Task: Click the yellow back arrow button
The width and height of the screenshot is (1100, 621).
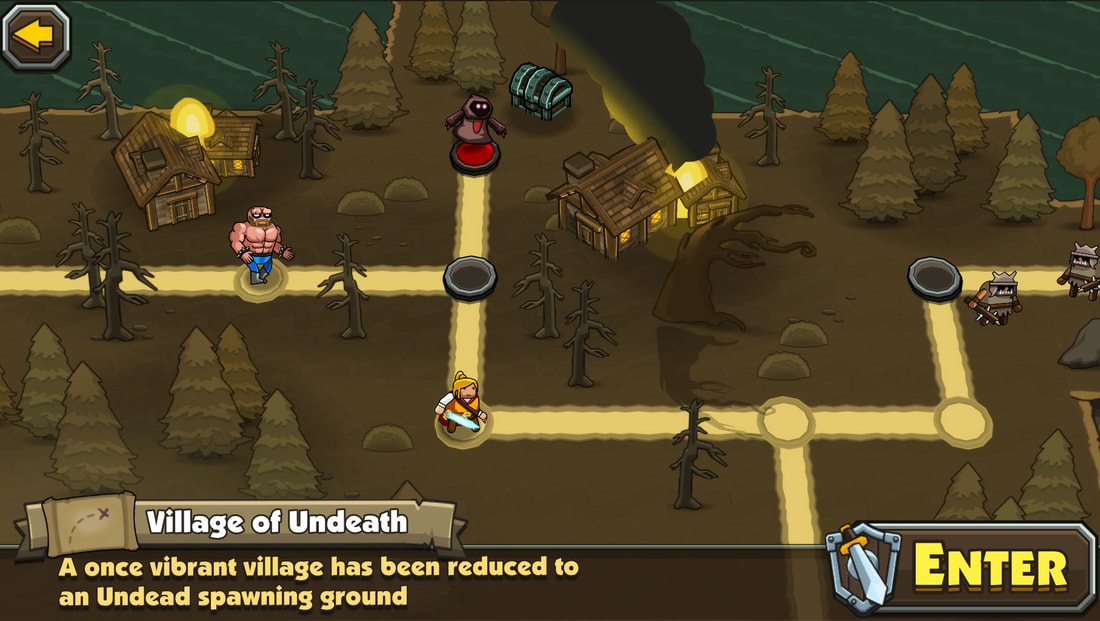Action: coord(36,36)
